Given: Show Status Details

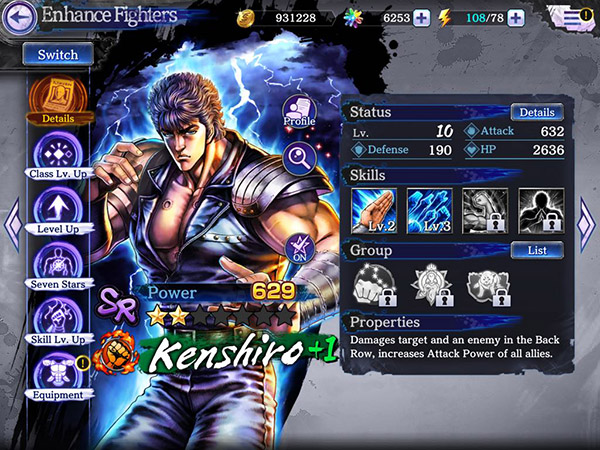Looking at the screenshot, I should point(537,113).
